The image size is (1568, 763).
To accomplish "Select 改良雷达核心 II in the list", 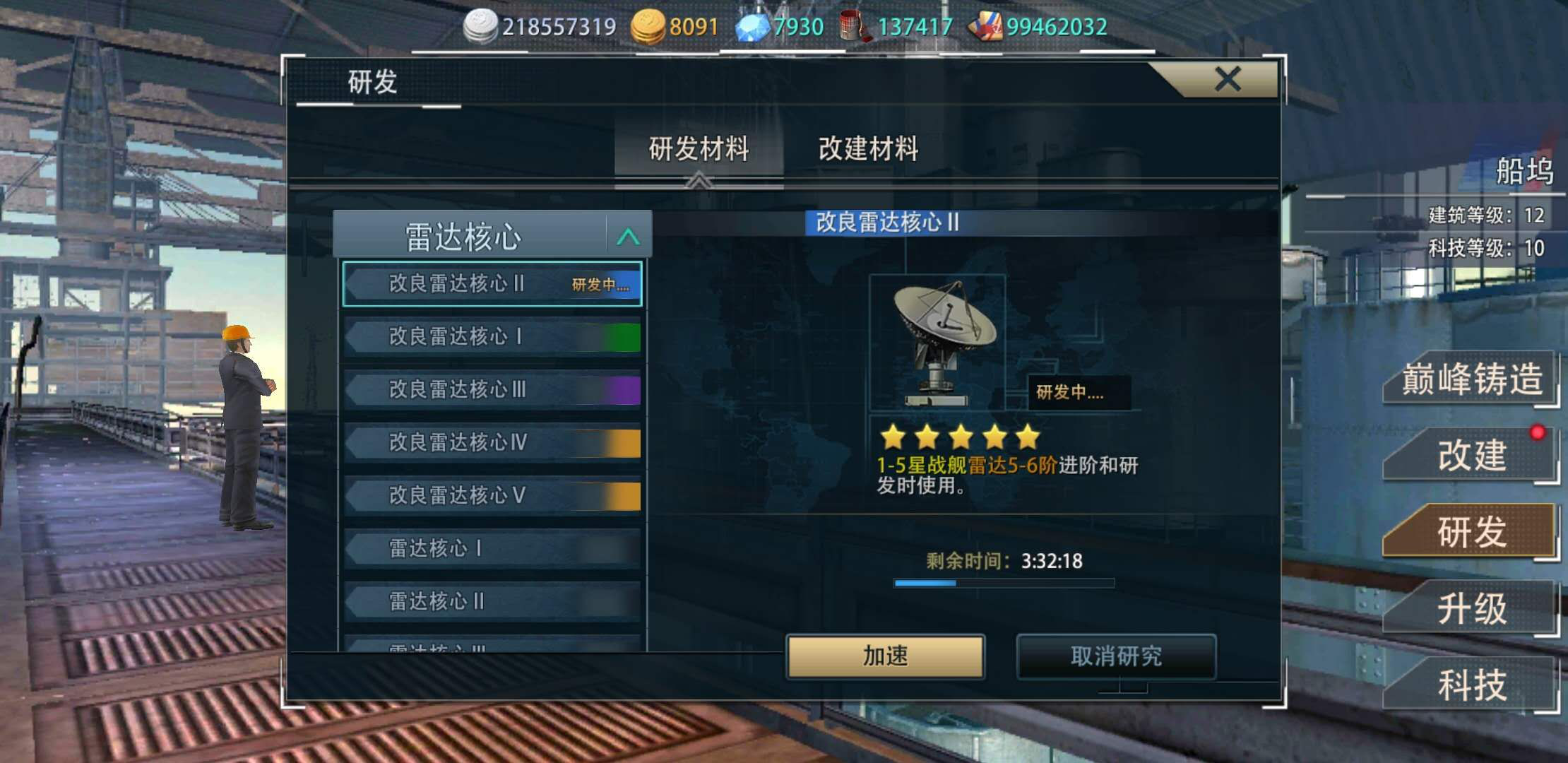I will point(492,284).
